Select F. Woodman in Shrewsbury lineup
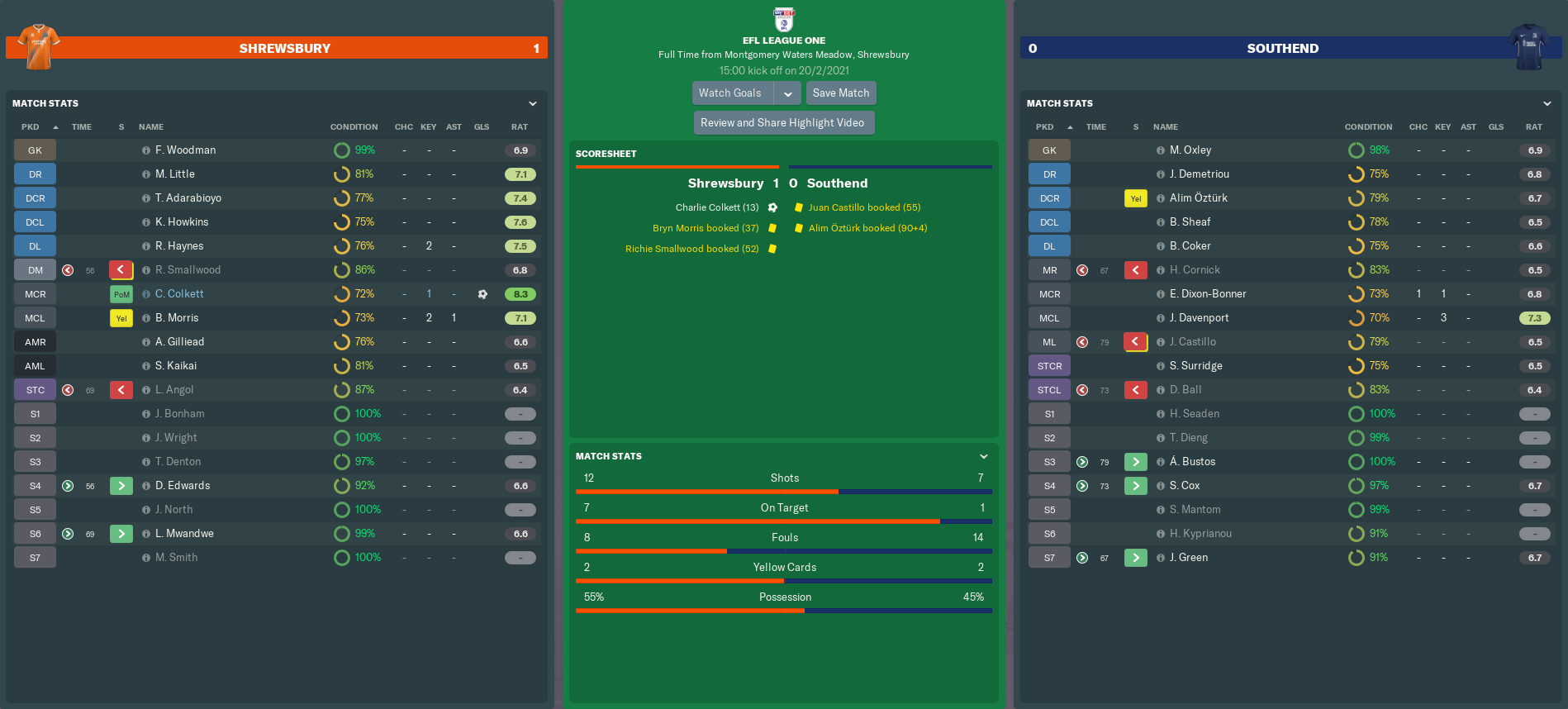This screenshot has width=1568, height=709. 185,150
